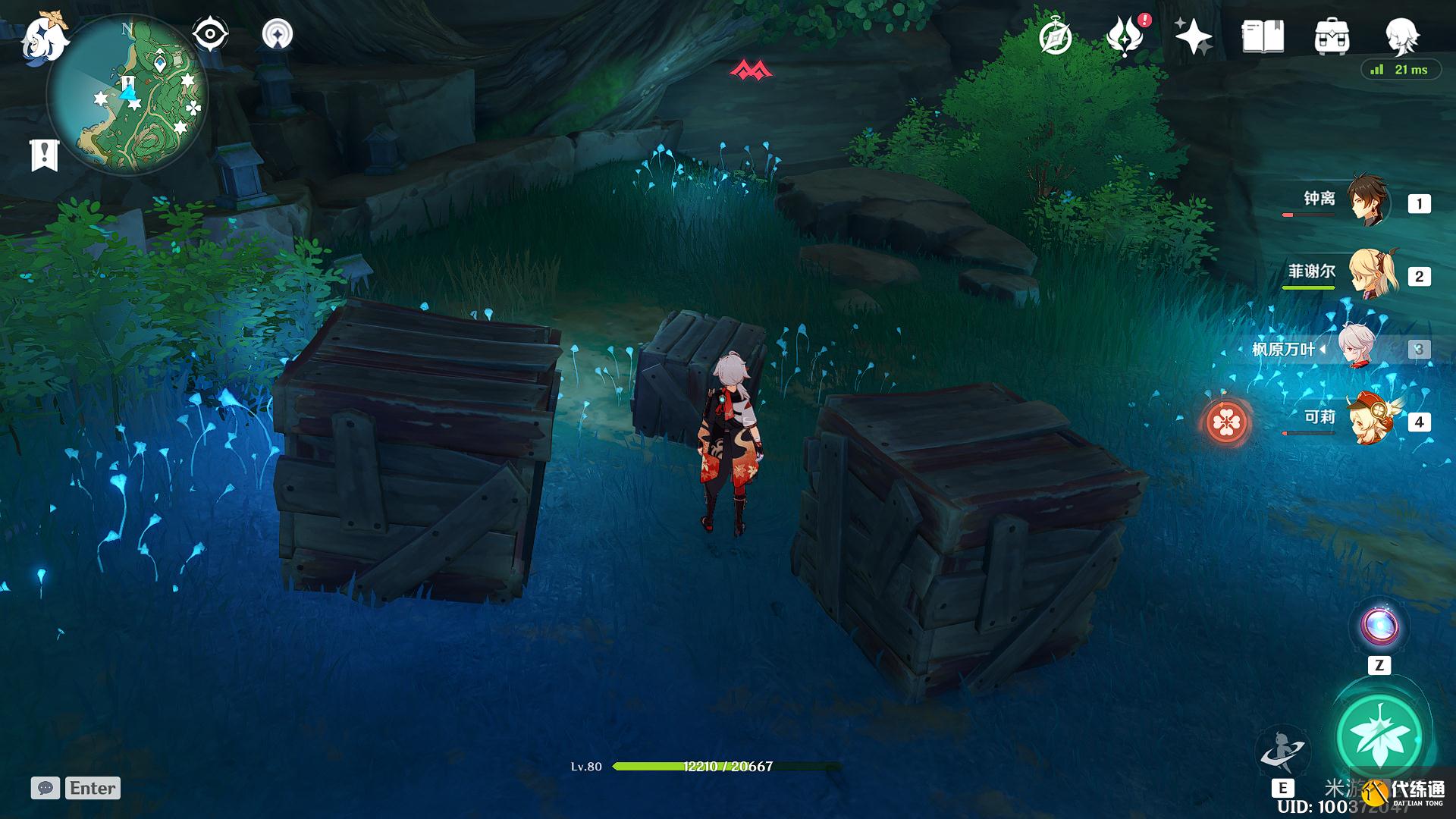Use the purple orb gadget
The image size is (1456, 819).
[1379, 626]
